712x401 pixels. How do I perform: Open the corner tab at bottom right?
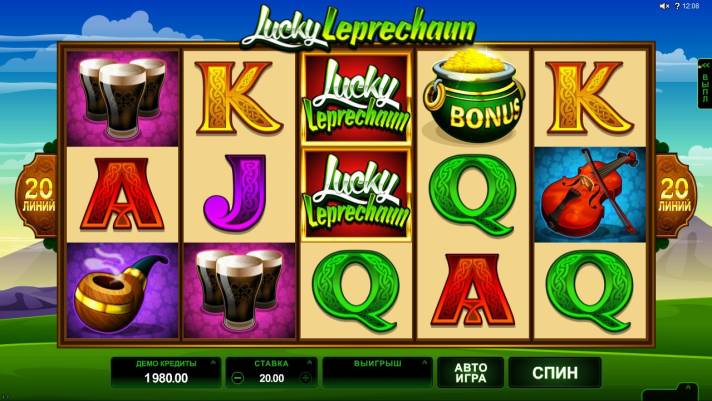pos(690,392)
